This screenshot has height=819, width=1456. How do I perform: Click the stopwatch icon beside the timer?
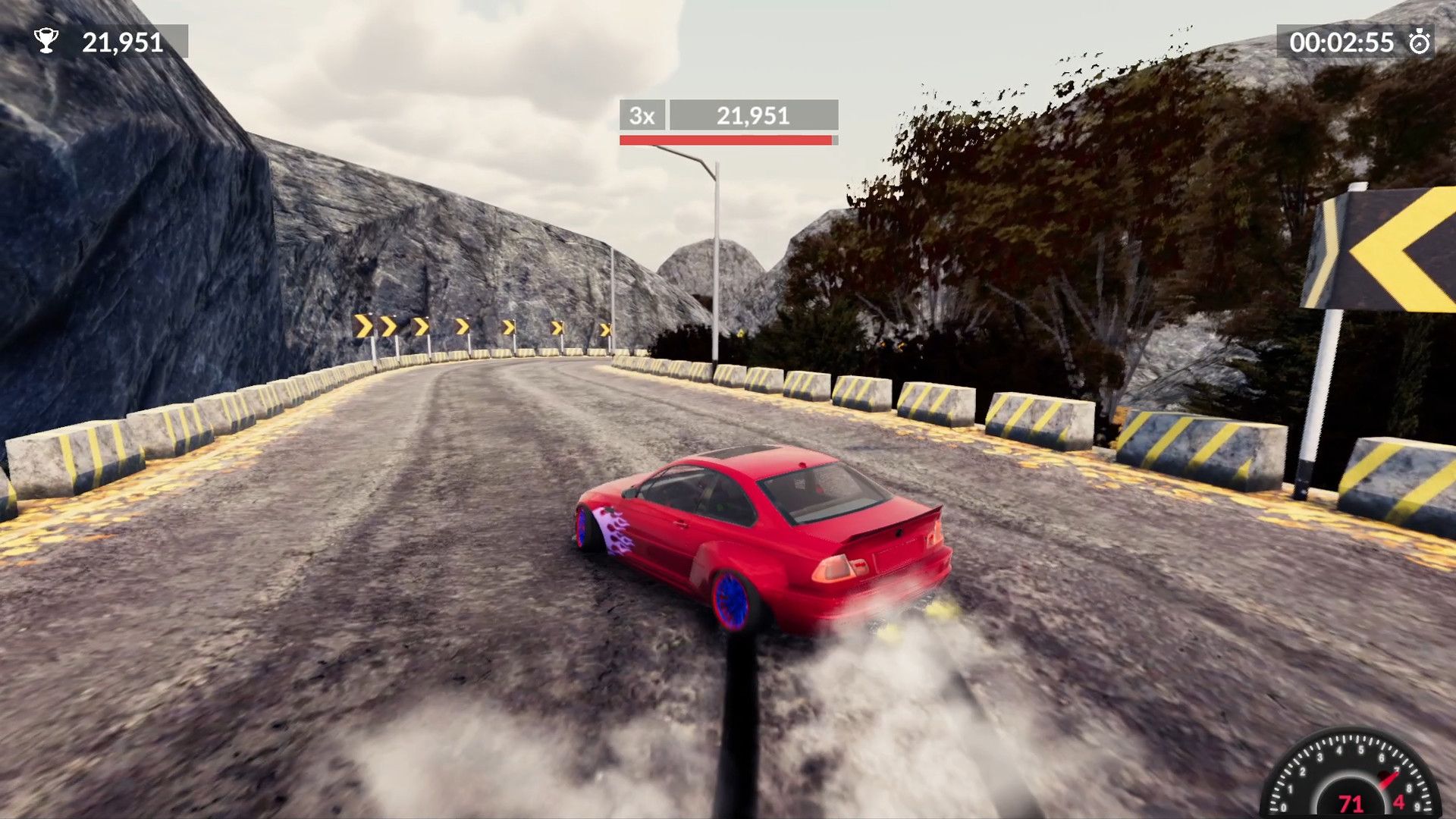tap(1423, 43)
